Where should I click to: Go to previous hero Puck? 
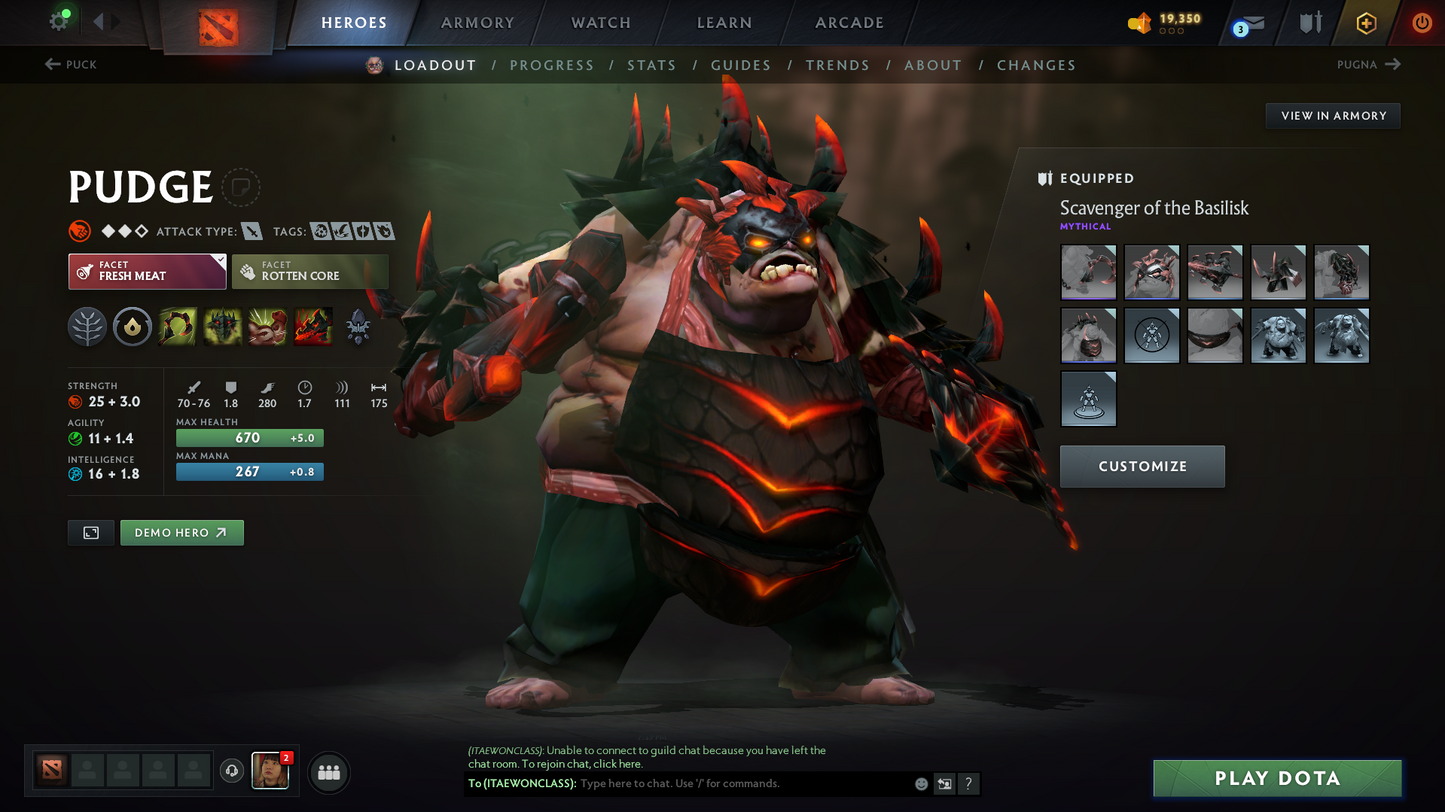pos(71,64)
